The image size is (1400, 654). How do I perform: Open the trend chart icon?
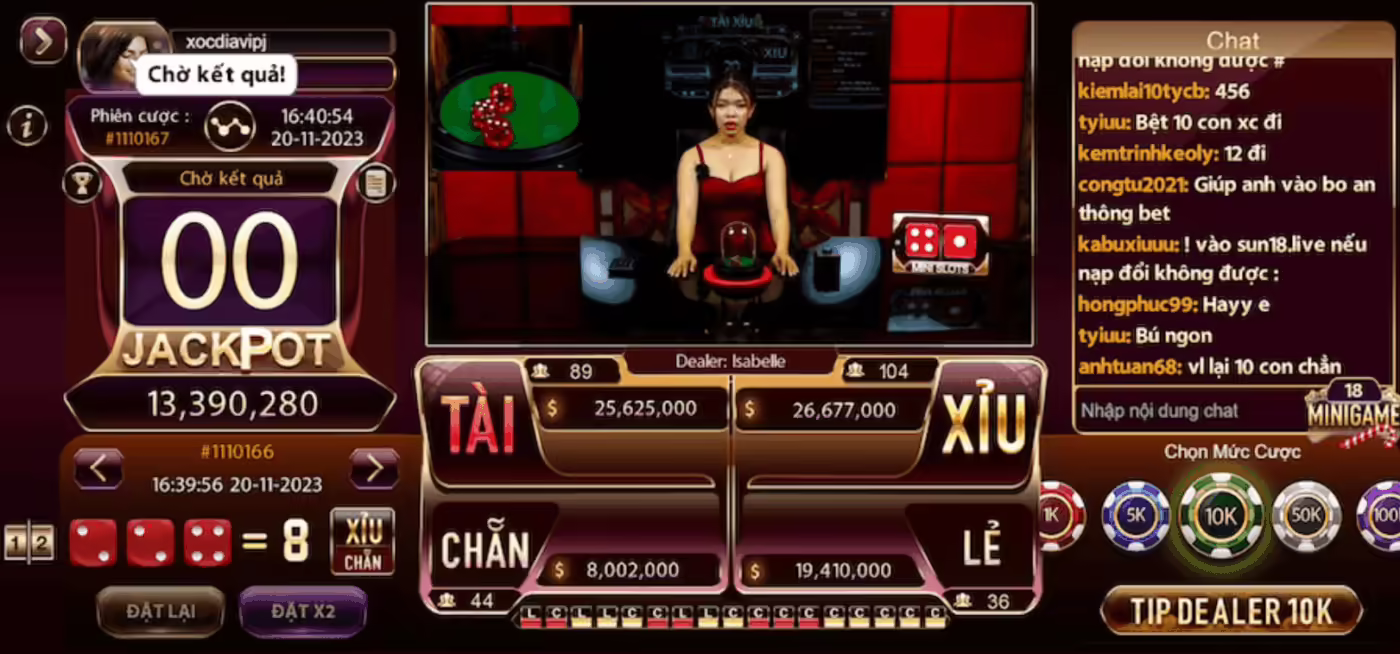(x=230, y=127)
